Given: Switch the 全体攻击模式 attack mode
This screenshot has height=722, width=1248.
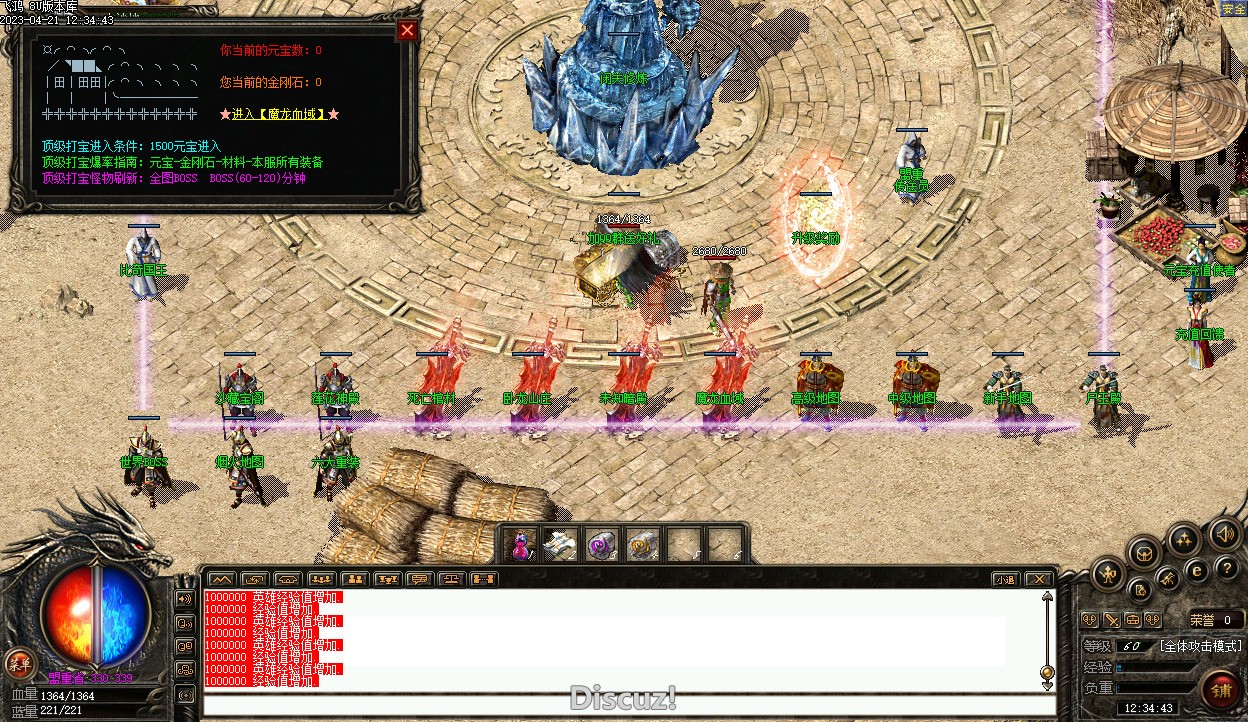Looking at the screenshot, I should pyautogui.click(x=1200, y=646).
